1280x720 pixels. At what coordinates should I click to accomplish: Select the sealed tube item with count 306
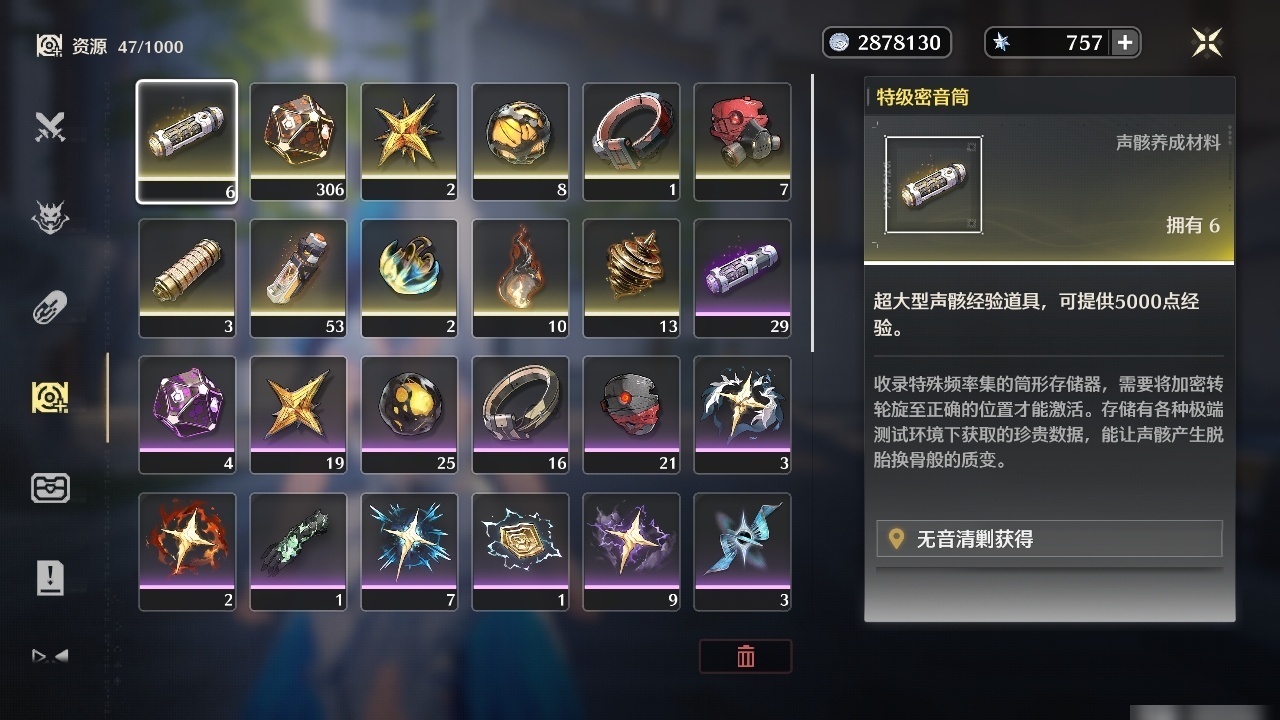coord(297,140)
